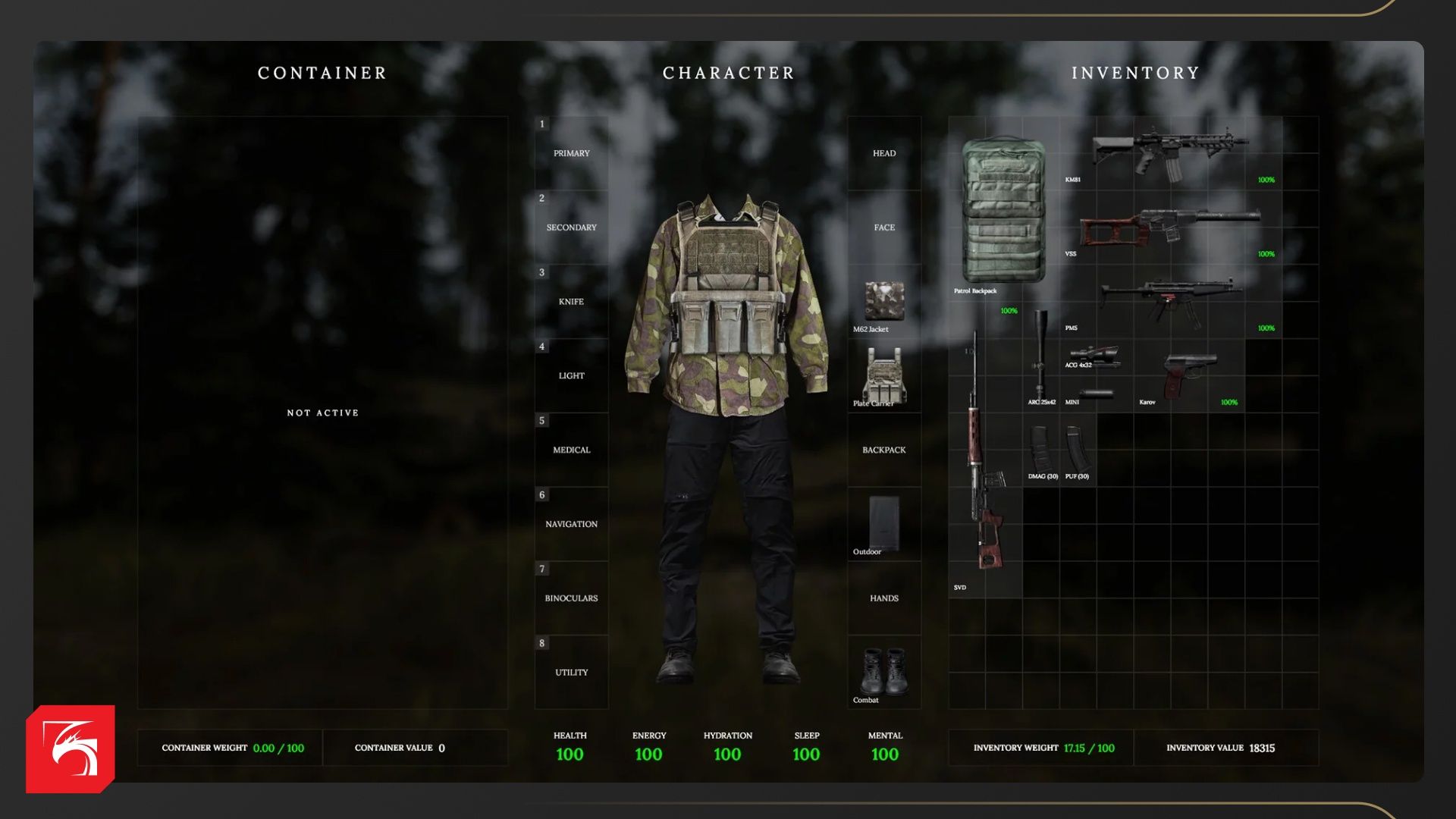Viewport: 1456px width, 819px height.
Task: Select the ARC 25x42 scope
Action: click(x=1040, y=356)
